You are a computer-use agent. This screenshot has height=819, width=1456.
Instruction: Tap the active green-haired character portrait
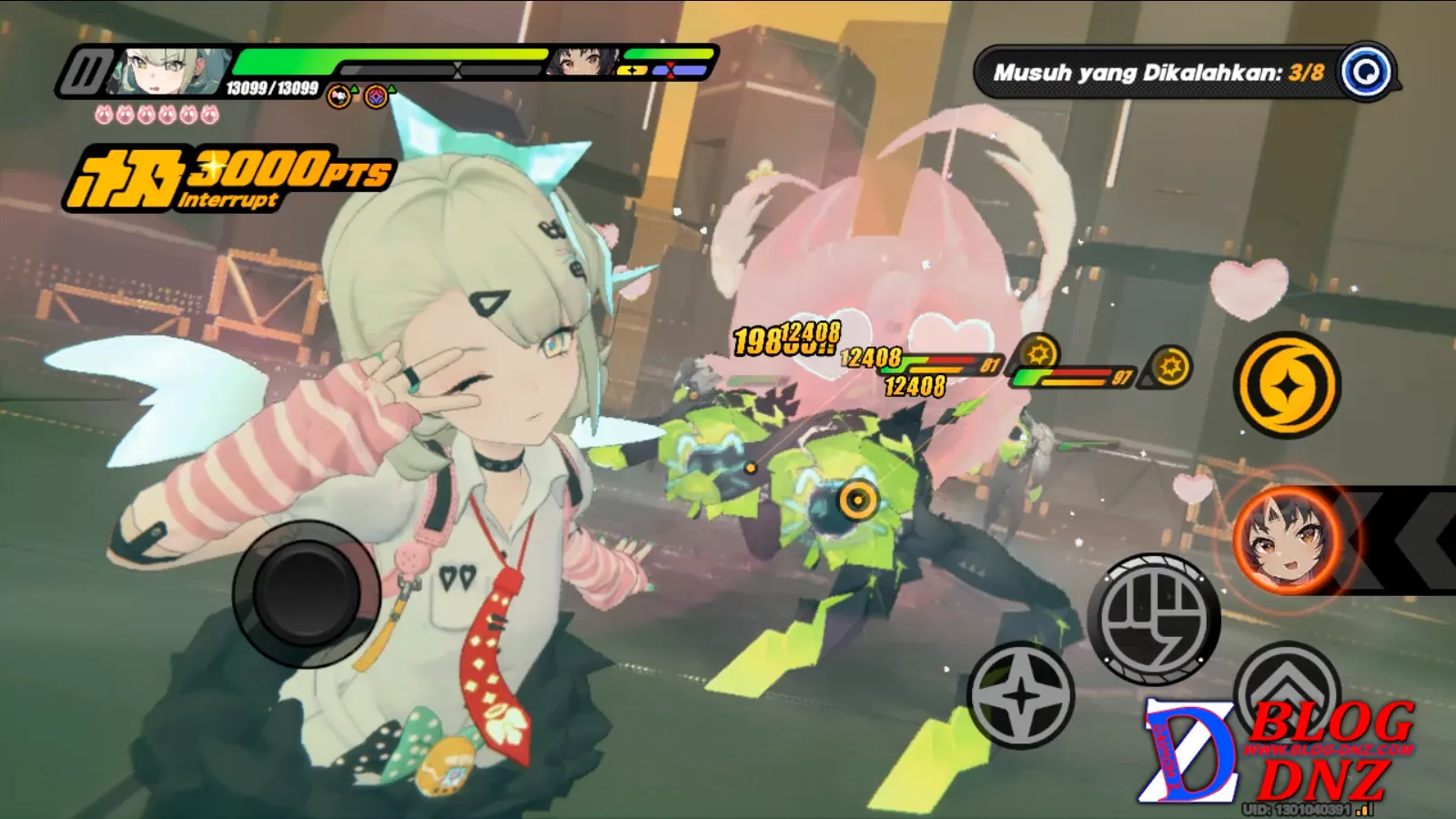point(168,71)
